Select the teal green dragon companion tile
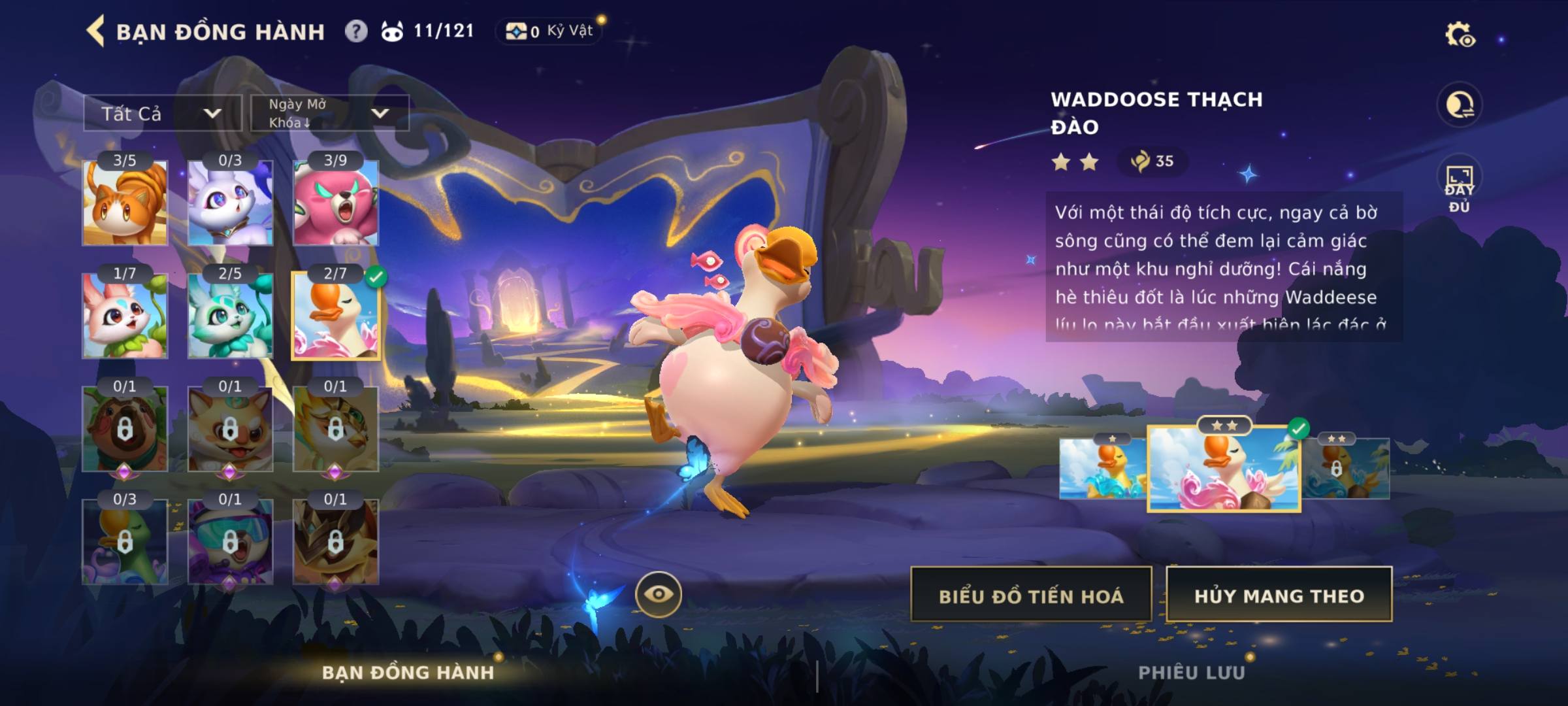1568x706 pixels. 230,316
